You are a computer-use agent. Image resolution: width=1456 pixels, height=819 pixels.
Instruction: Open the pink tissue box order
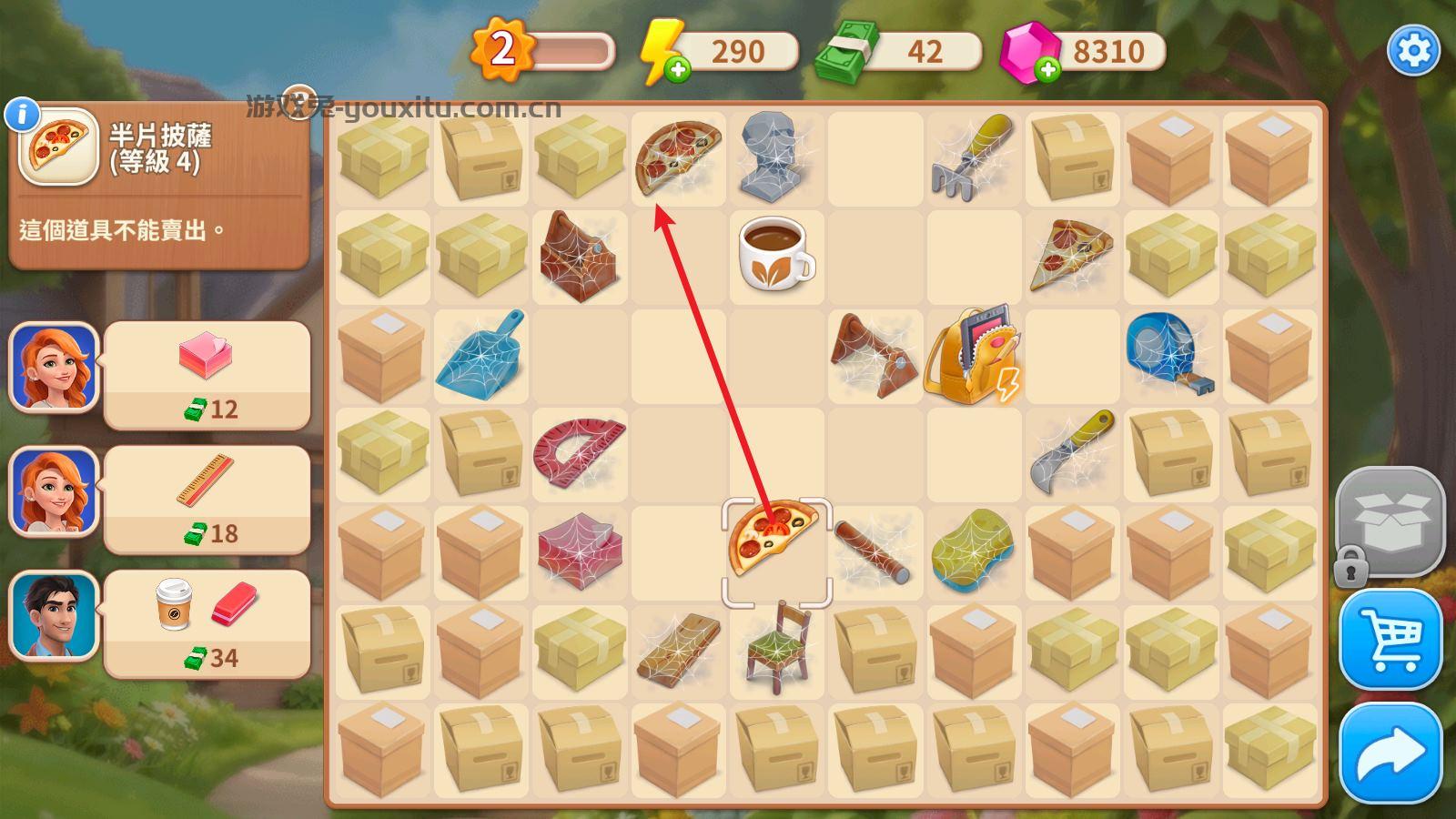point(207,375)
